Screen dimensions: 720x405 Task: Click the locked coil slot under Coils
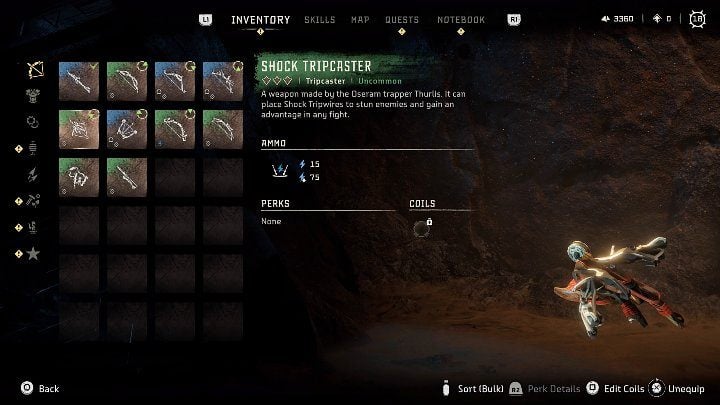[x=421, y=228]
